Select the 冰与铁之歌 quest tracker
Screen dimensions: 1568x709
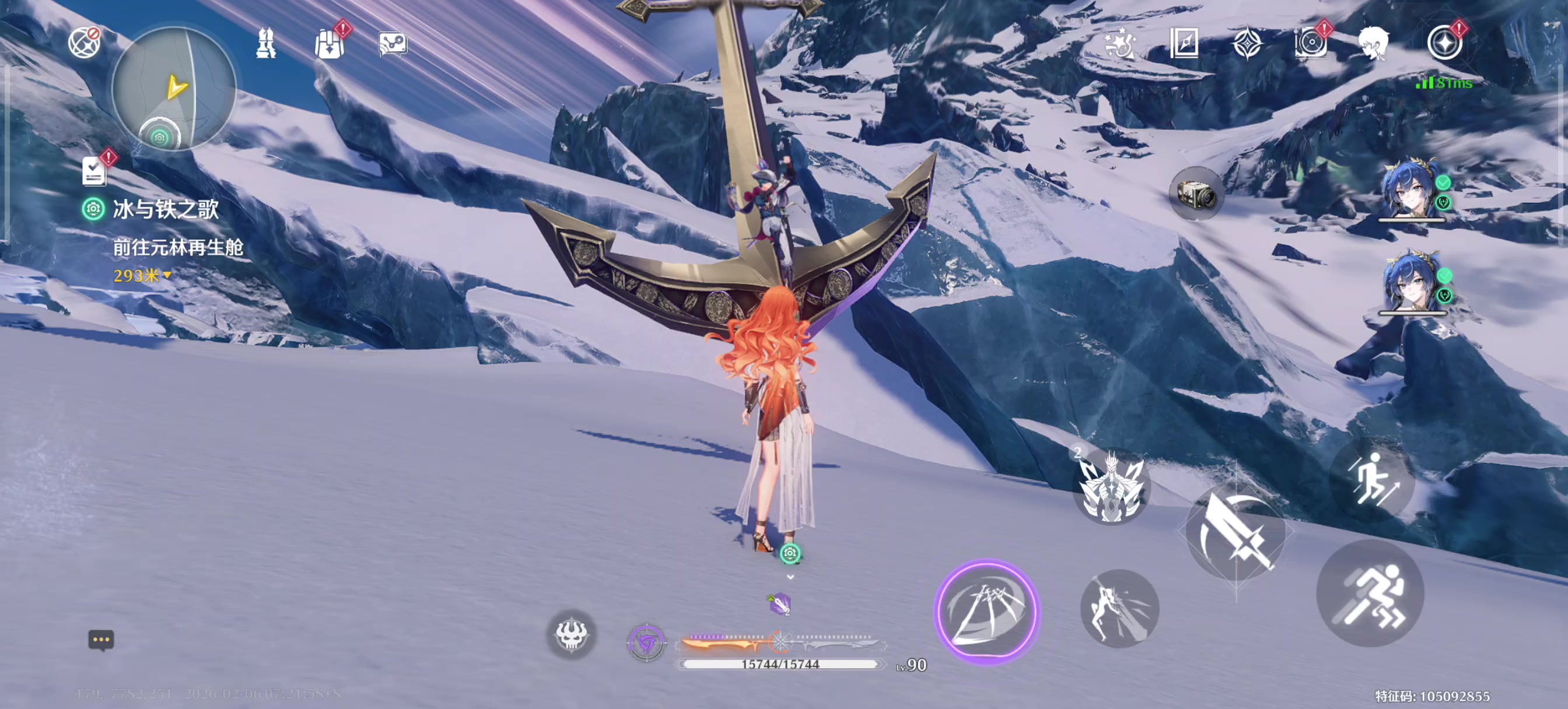165,209
